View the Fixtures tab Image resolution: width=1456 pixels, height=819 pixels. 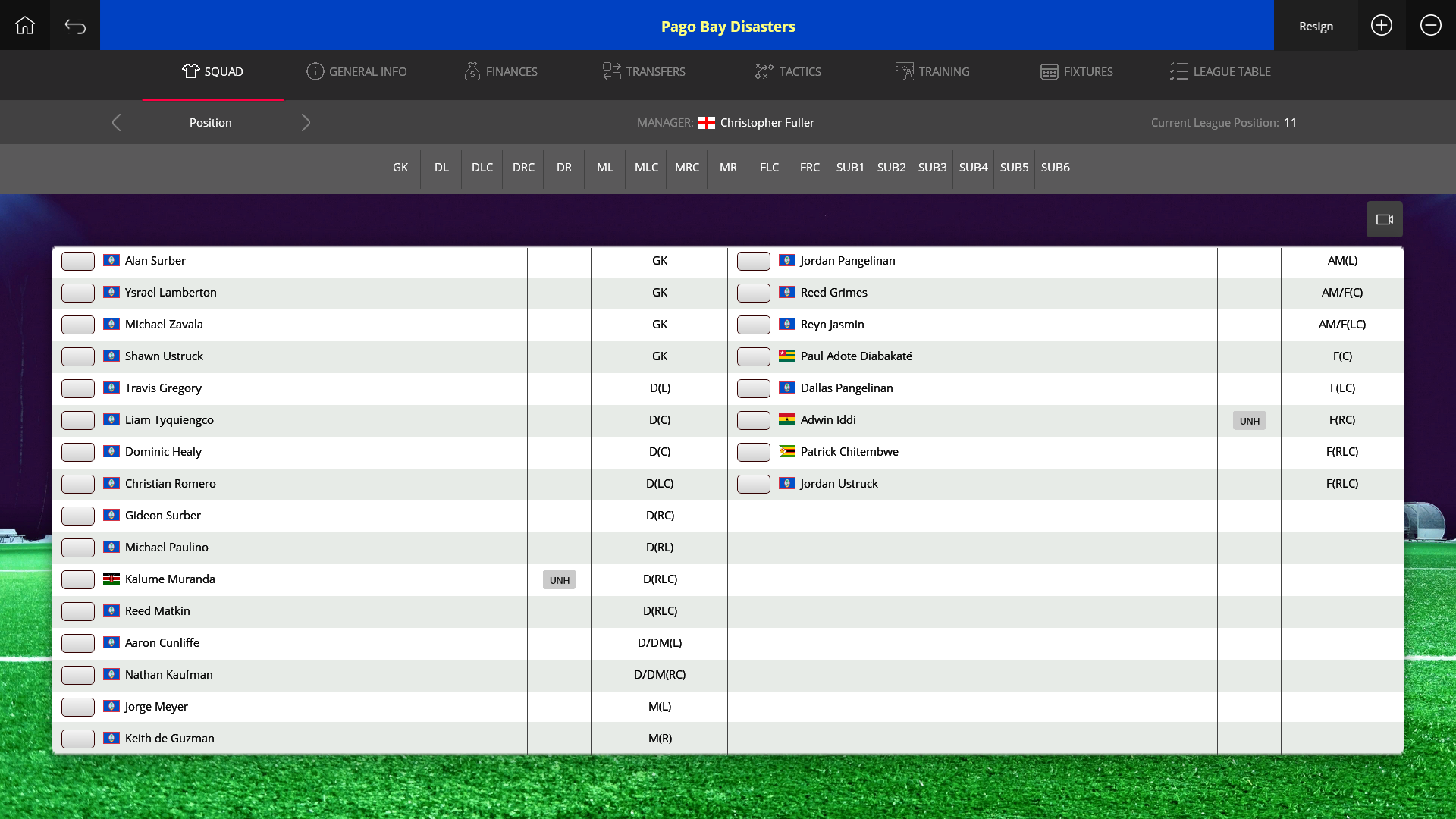pos(1076,72)
